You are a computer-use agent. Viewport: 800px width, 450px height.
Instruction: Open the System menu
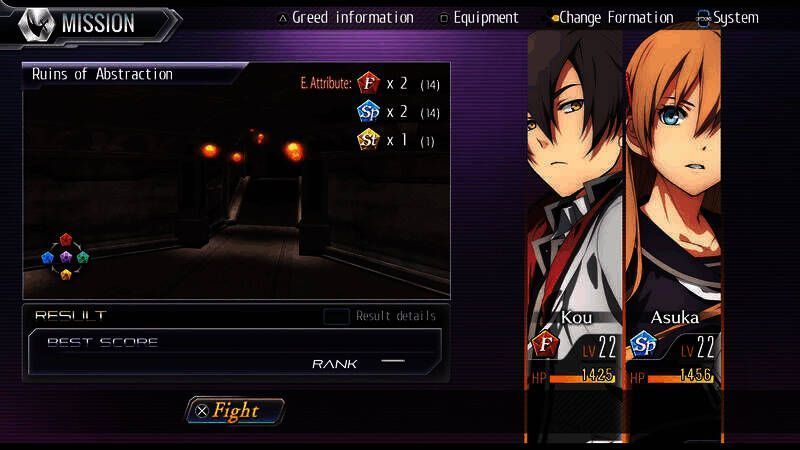728,18
